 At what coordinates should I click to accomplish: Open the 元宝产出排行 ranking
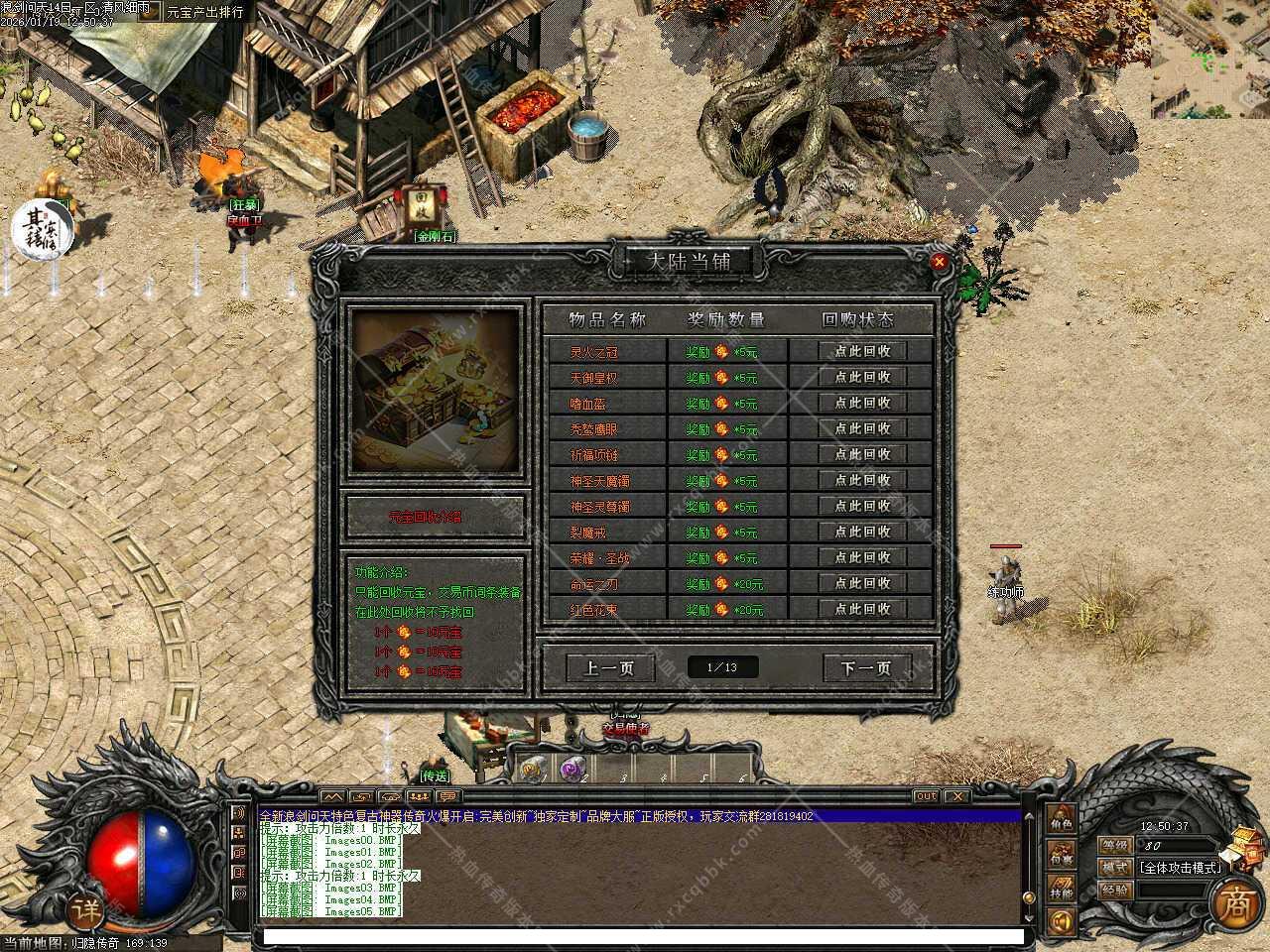(204, 12)
